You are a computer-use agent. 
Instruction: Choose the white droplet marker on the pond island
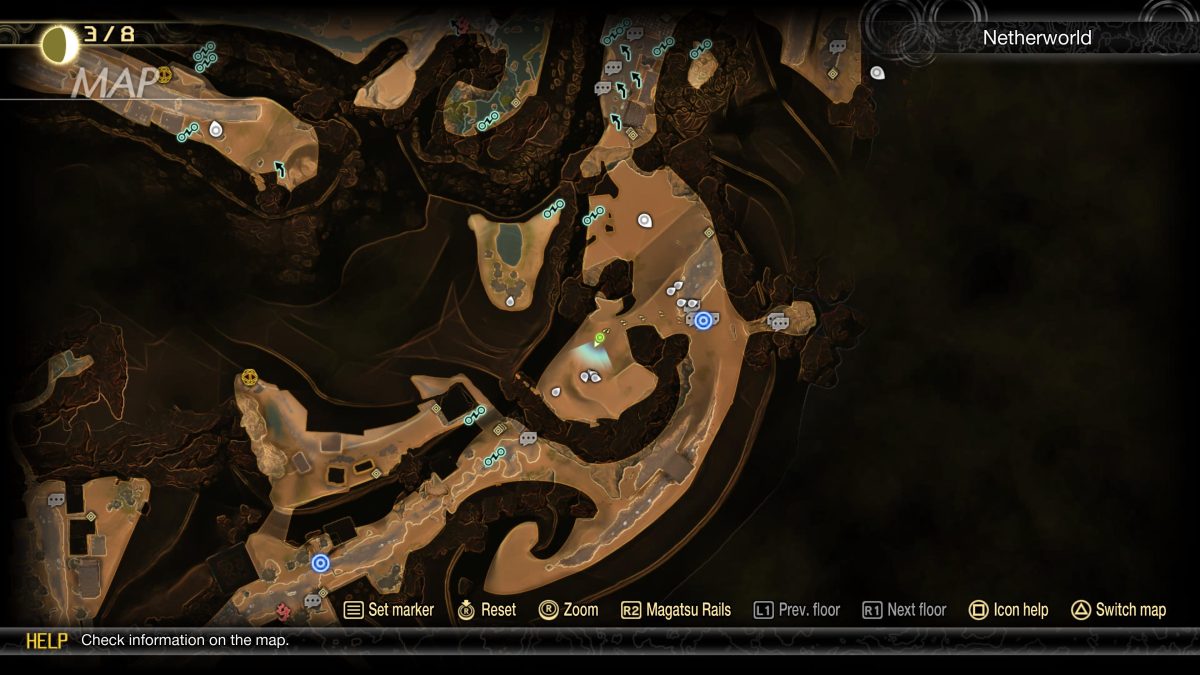point(510,299)
